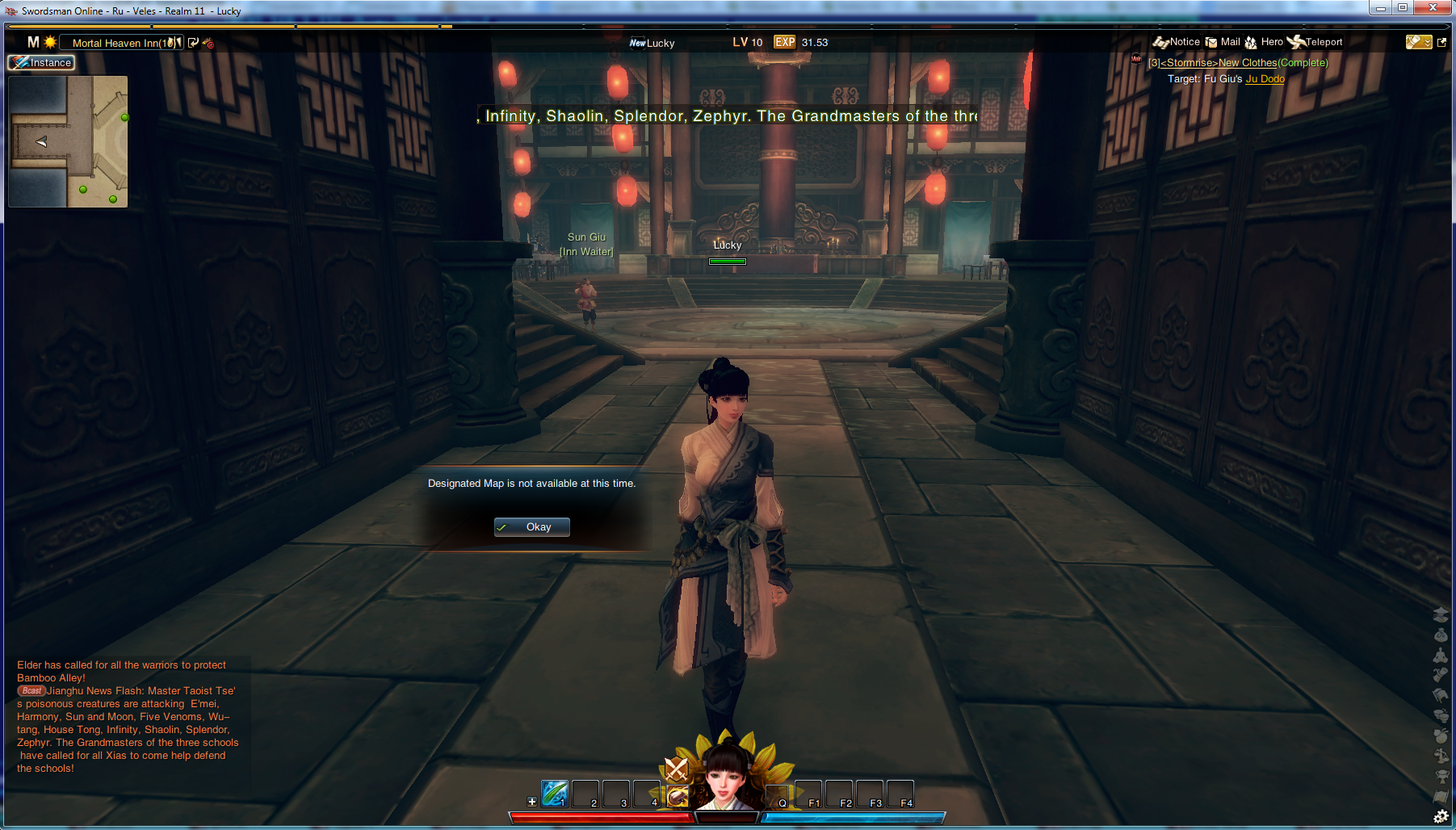The height and width of the screenshot is (830, 1456).
Task: Open the Hero menu
Action: point(1264,42)
